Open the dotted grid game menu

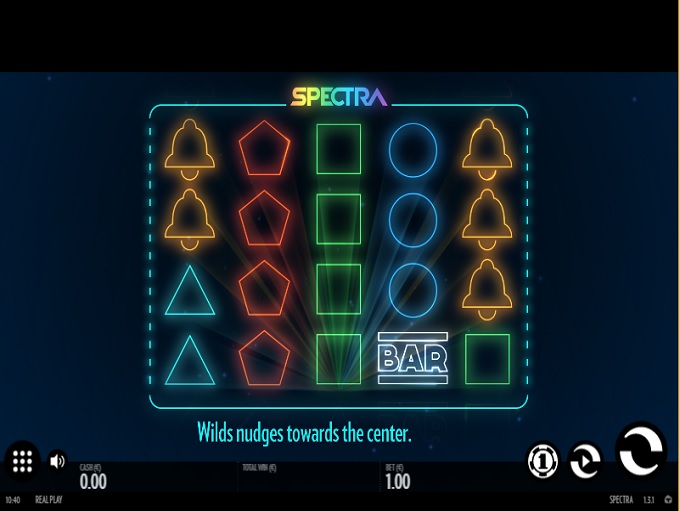tap(23, 461)
